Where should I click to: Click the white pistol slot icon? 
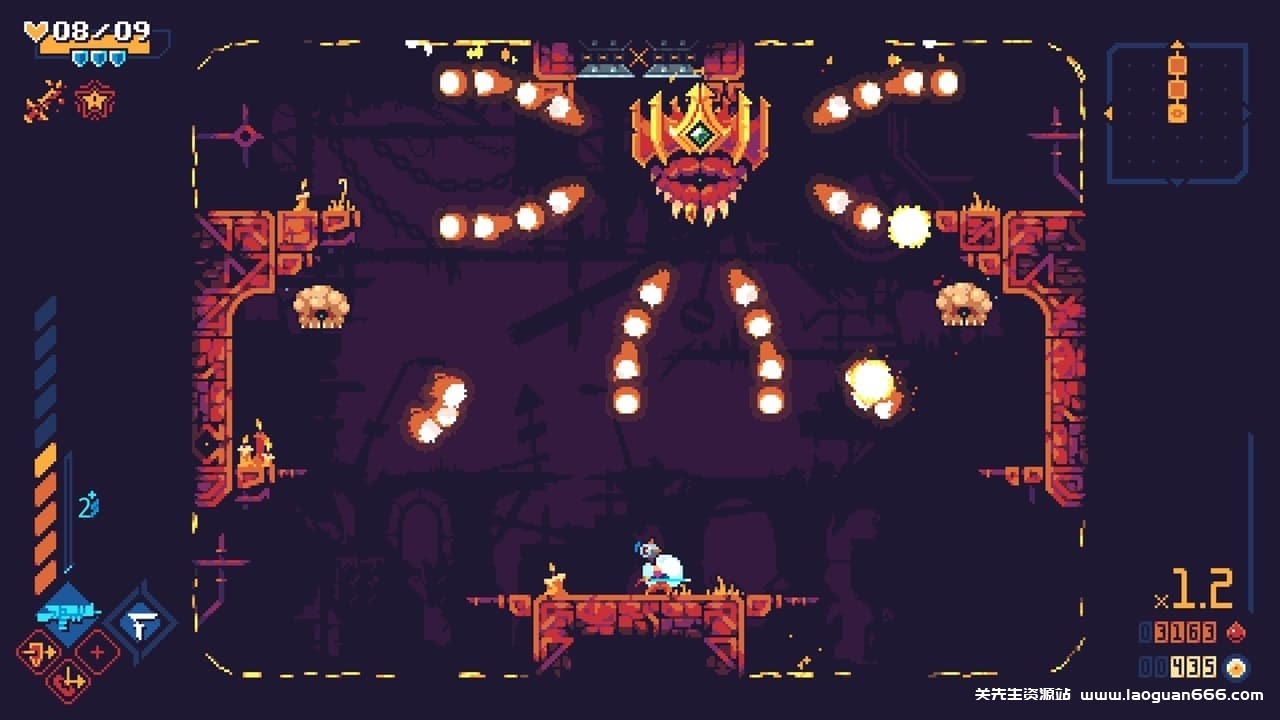click(x=140, y=623)
